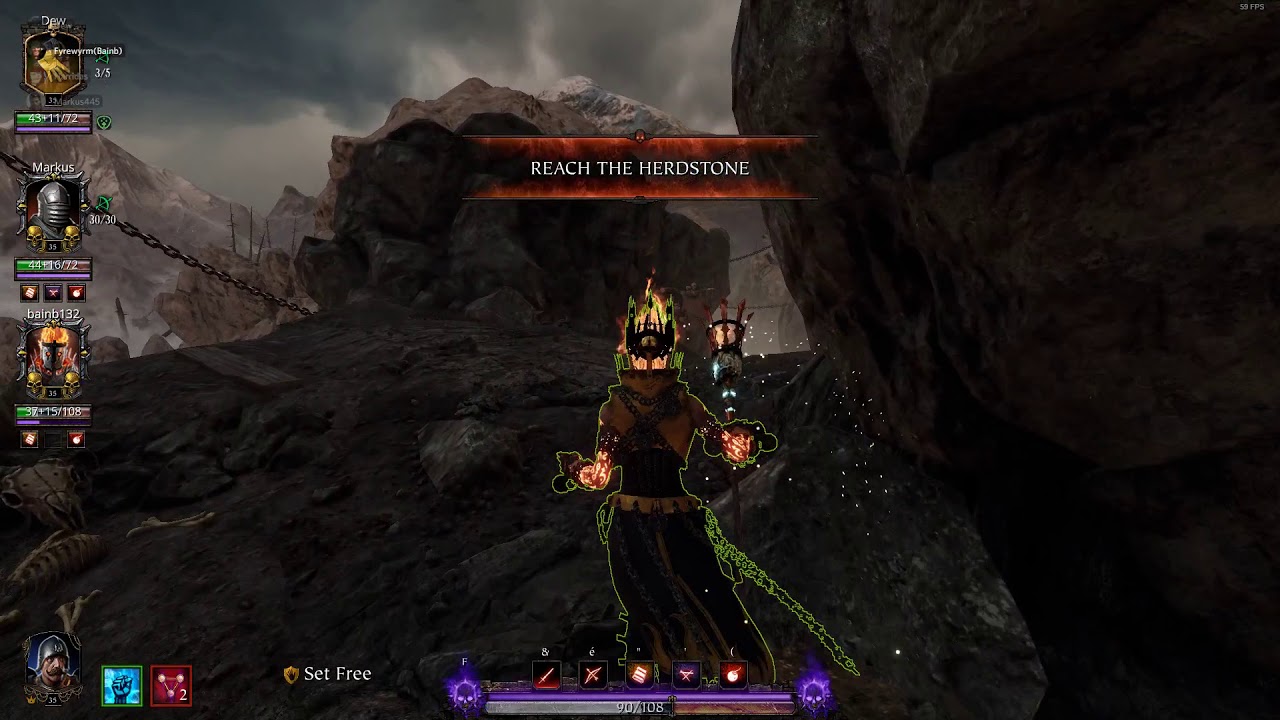This screenshot has height=720, width=1280.
Task: Click the red triangle buff with 2 stacks
Action: pyautogui.click(x=171, y=686)
